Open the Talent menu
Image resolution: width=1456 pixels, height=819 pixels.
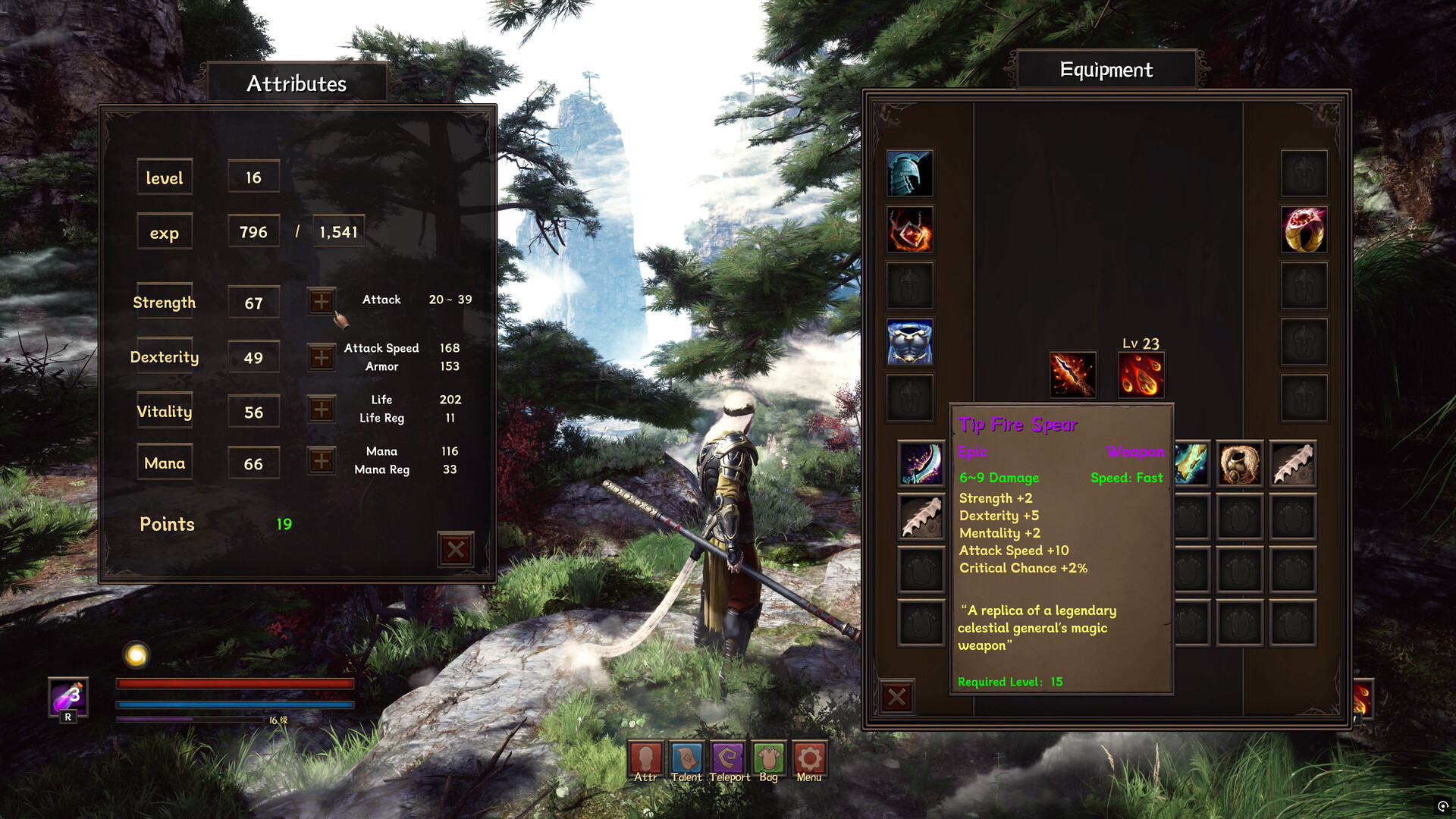(686, 761)
